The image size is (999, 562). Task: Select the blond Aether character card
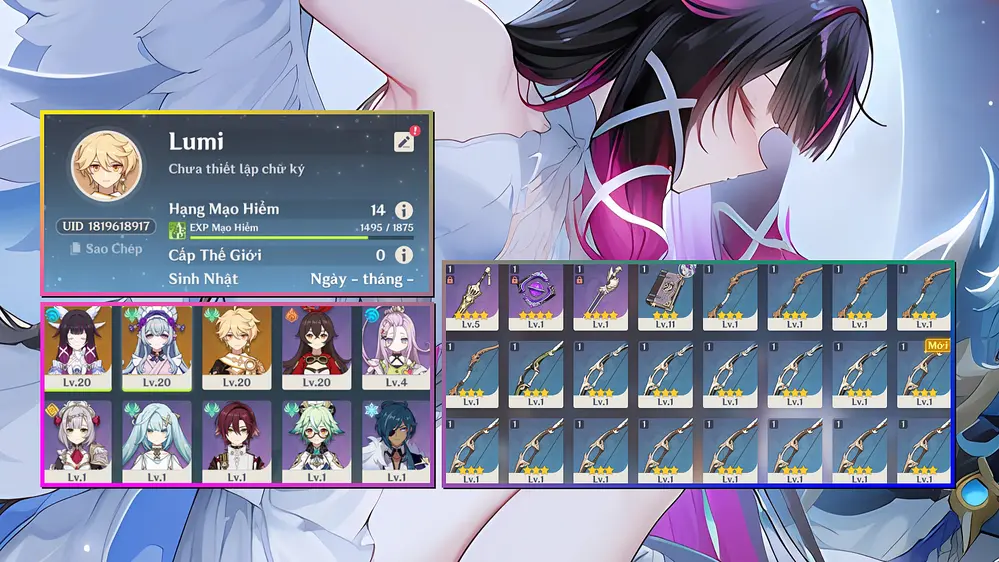(236, 347)
